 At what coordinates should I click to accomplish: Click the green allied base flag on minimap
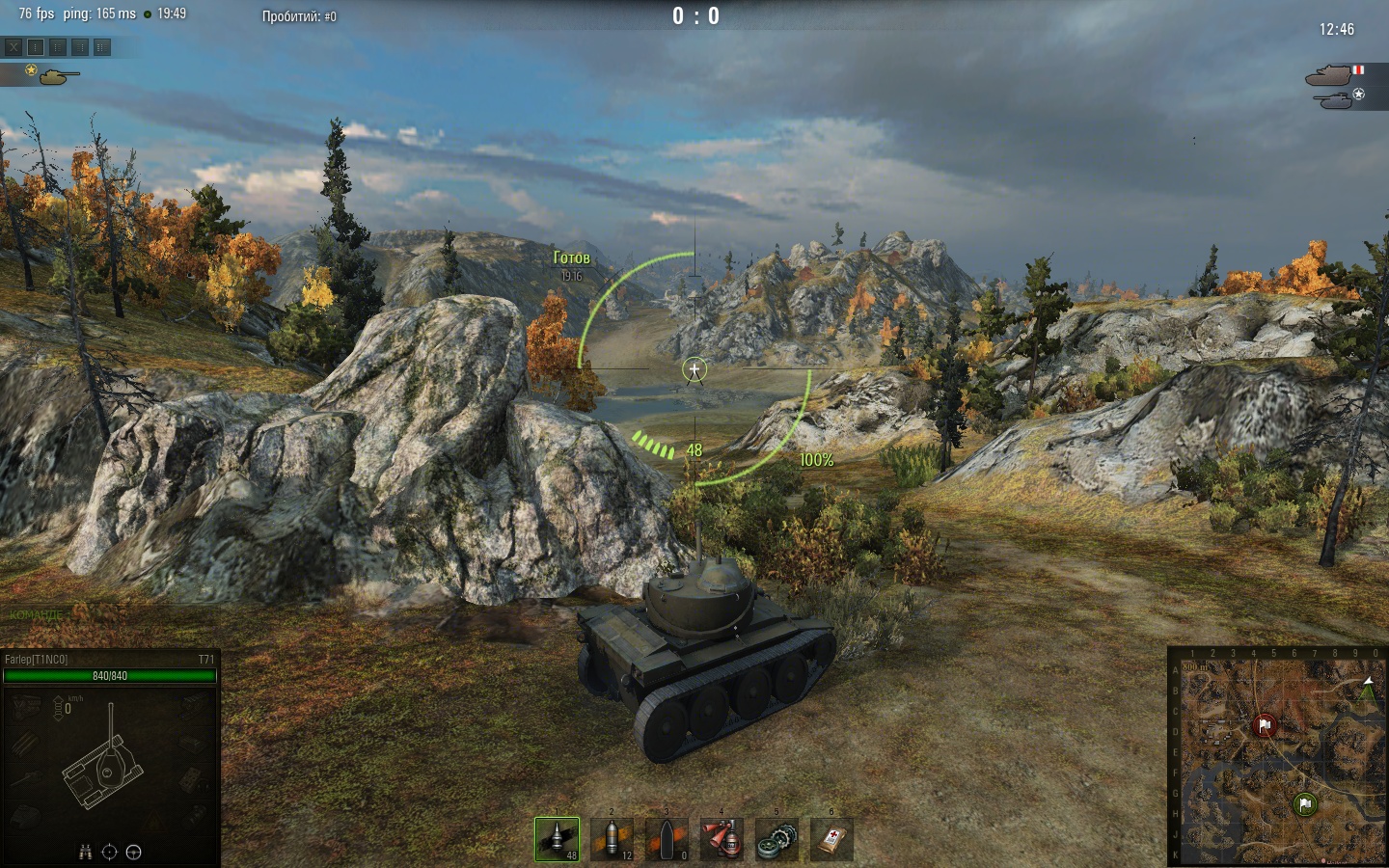tap(1305, 804)
